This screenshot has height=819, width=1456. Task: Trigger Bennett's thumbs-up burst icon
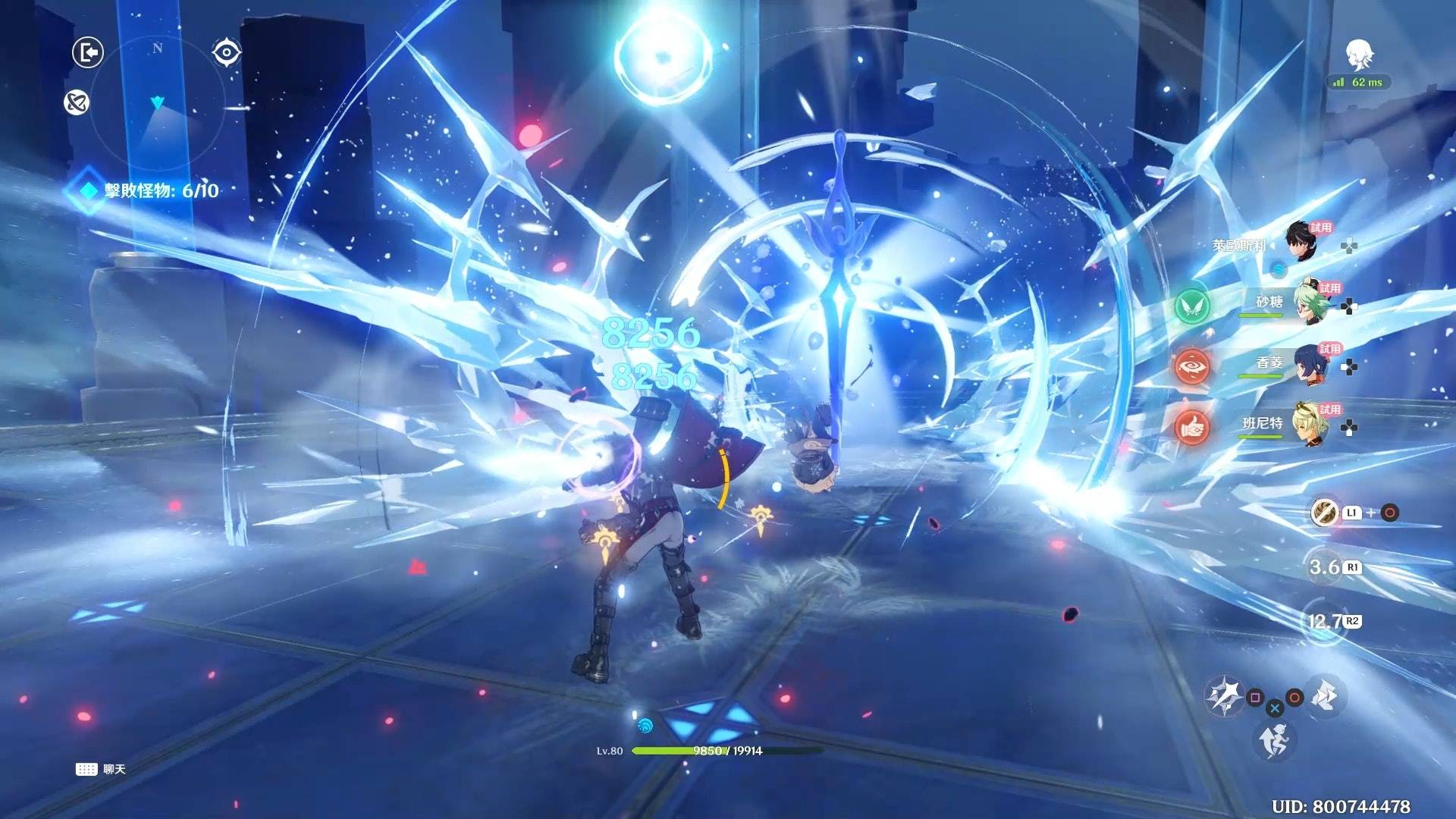[1192, 428]
